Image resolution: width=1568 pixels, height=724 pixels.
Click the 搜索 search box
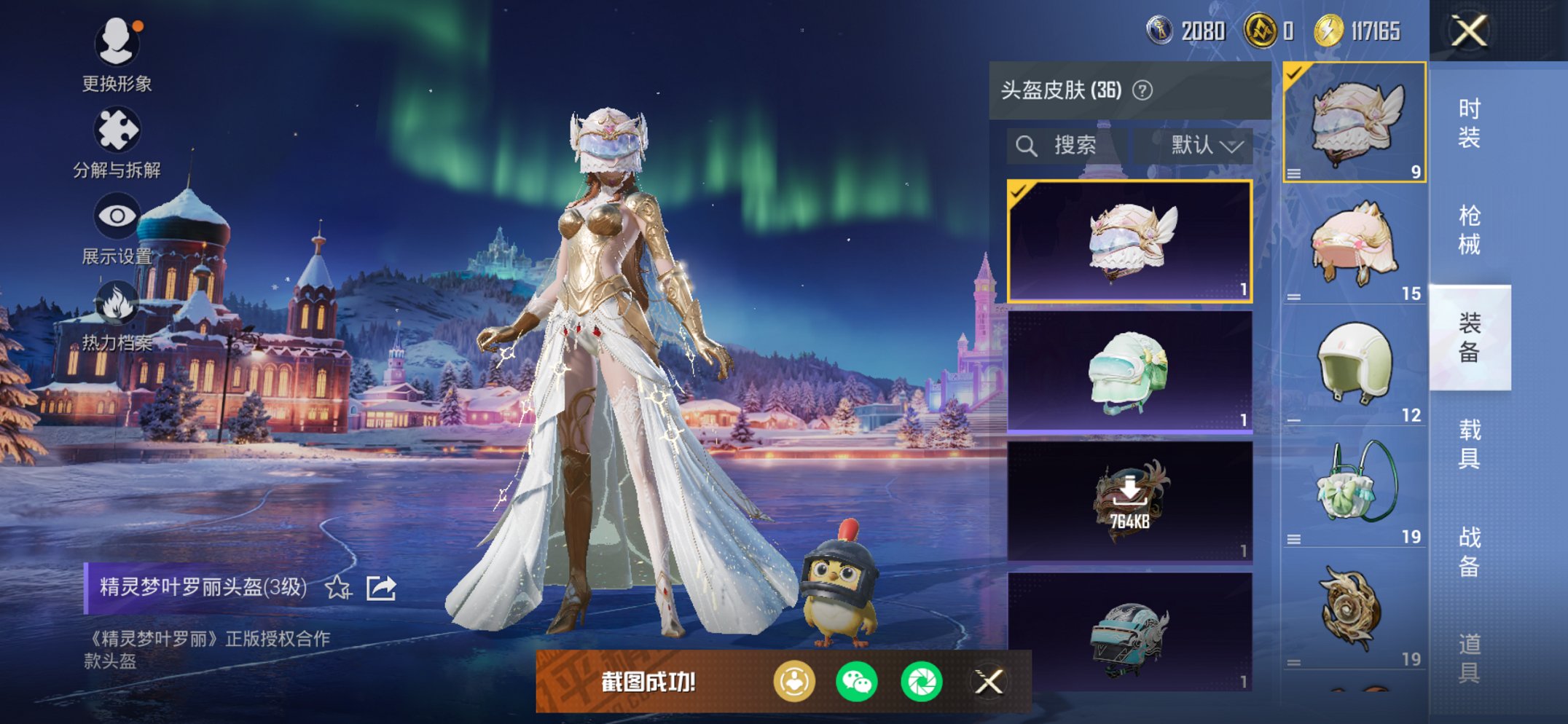1067,146
